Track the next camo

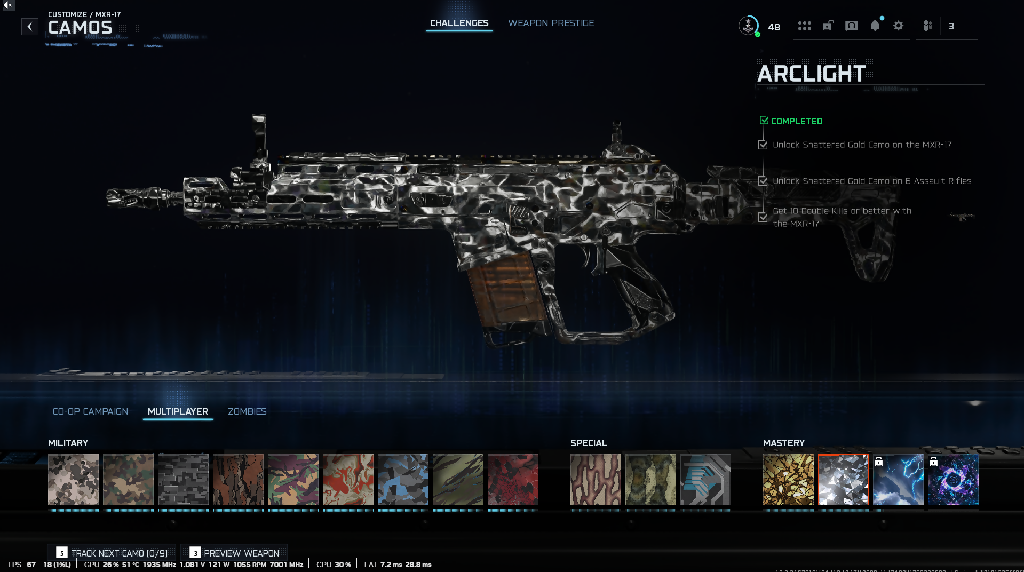tap(113, 552)
